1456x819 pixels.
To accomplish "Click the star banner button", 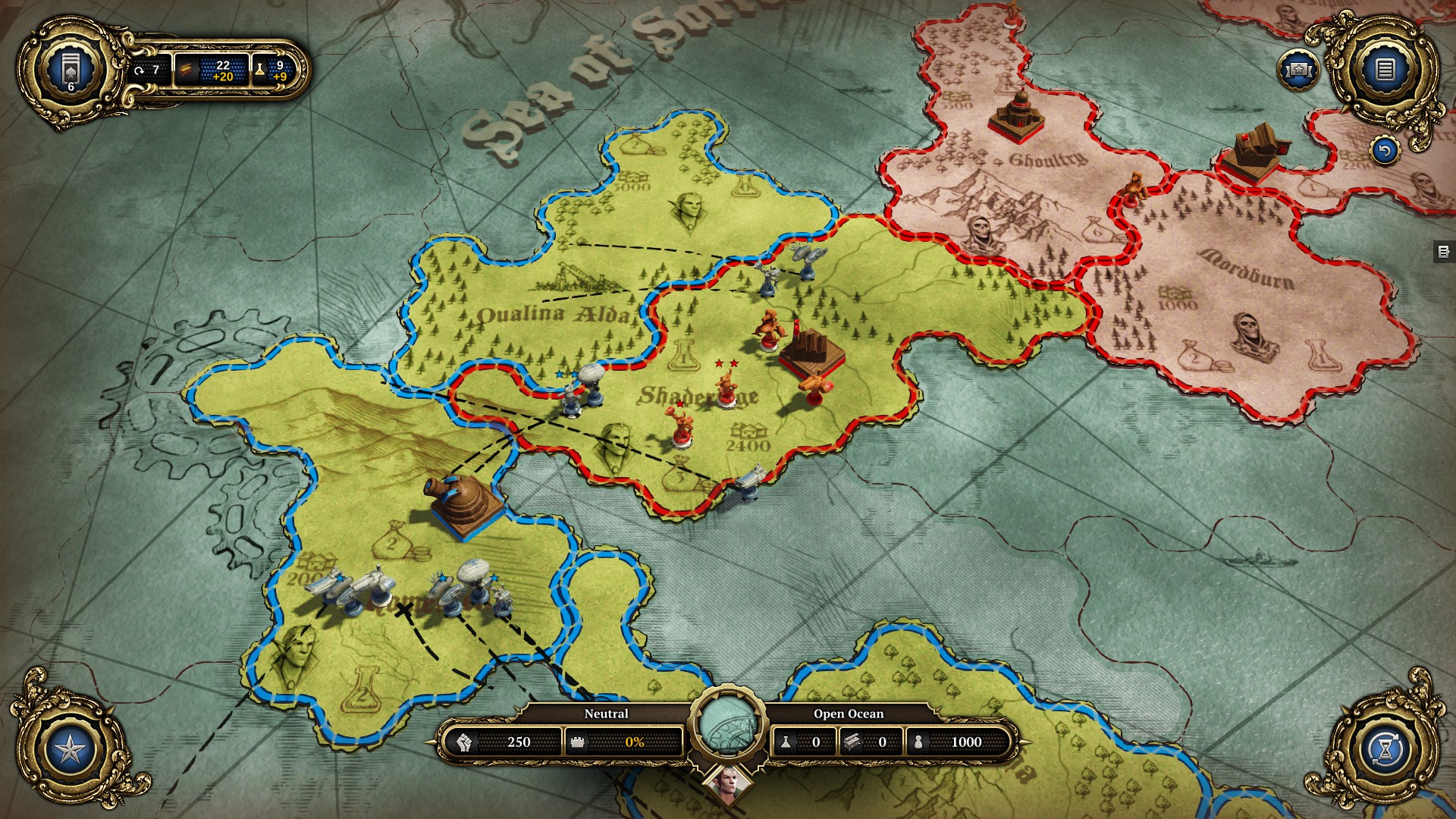I will tap(1298, 71).
